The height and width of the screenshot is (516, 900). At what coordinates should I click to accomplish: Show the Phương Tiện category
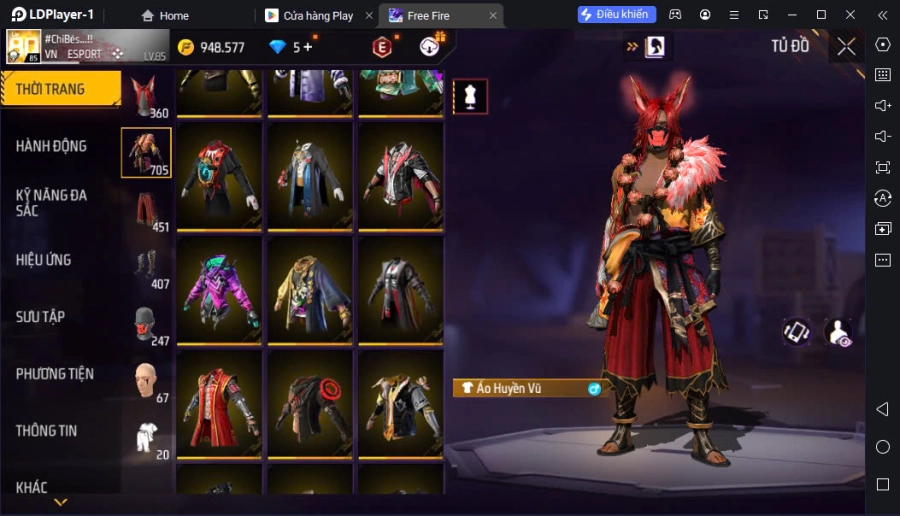point(55,374)
